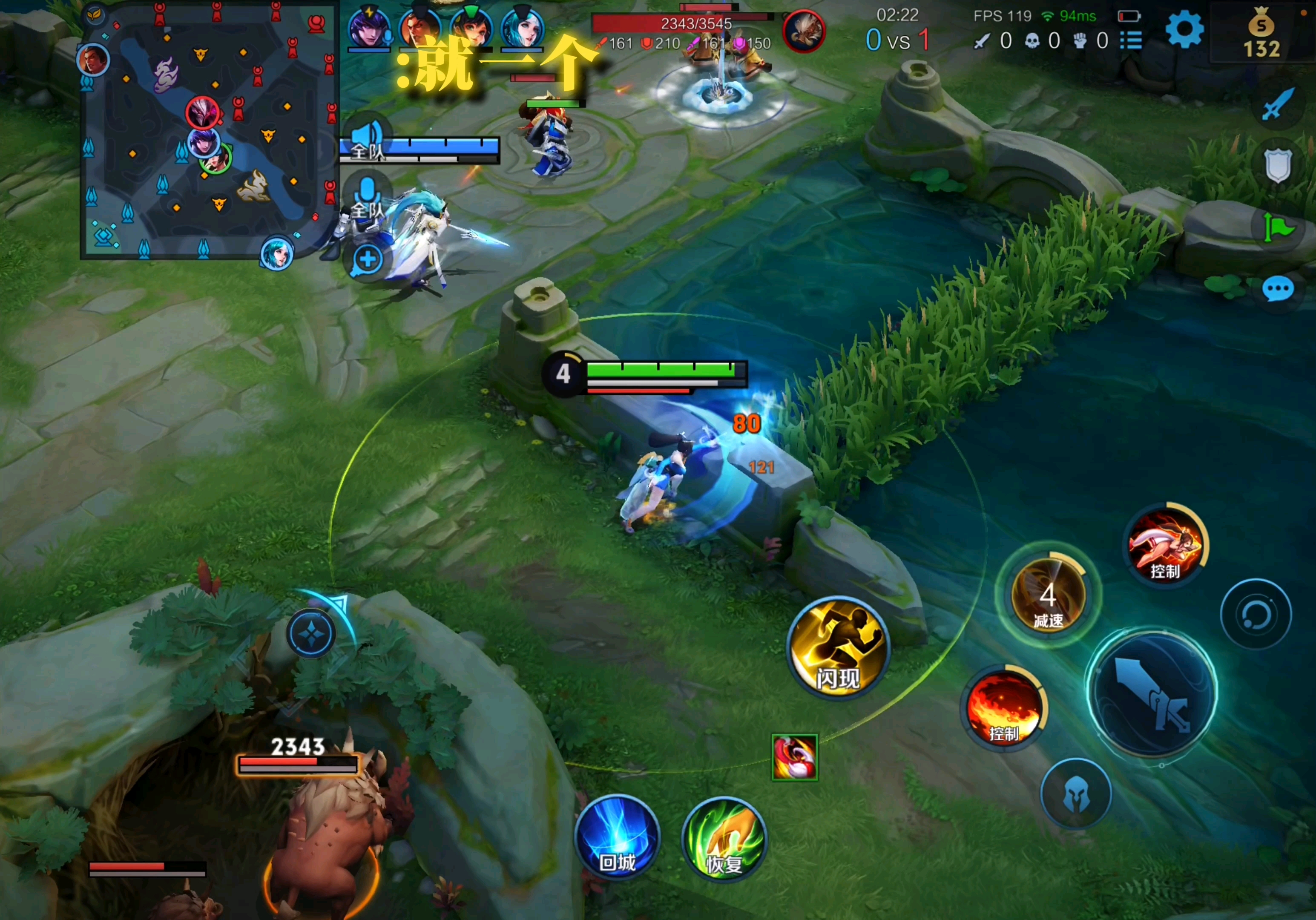1316x920 pixels.
Task: Activate the 回城 recall button
Action: [617, 838]
